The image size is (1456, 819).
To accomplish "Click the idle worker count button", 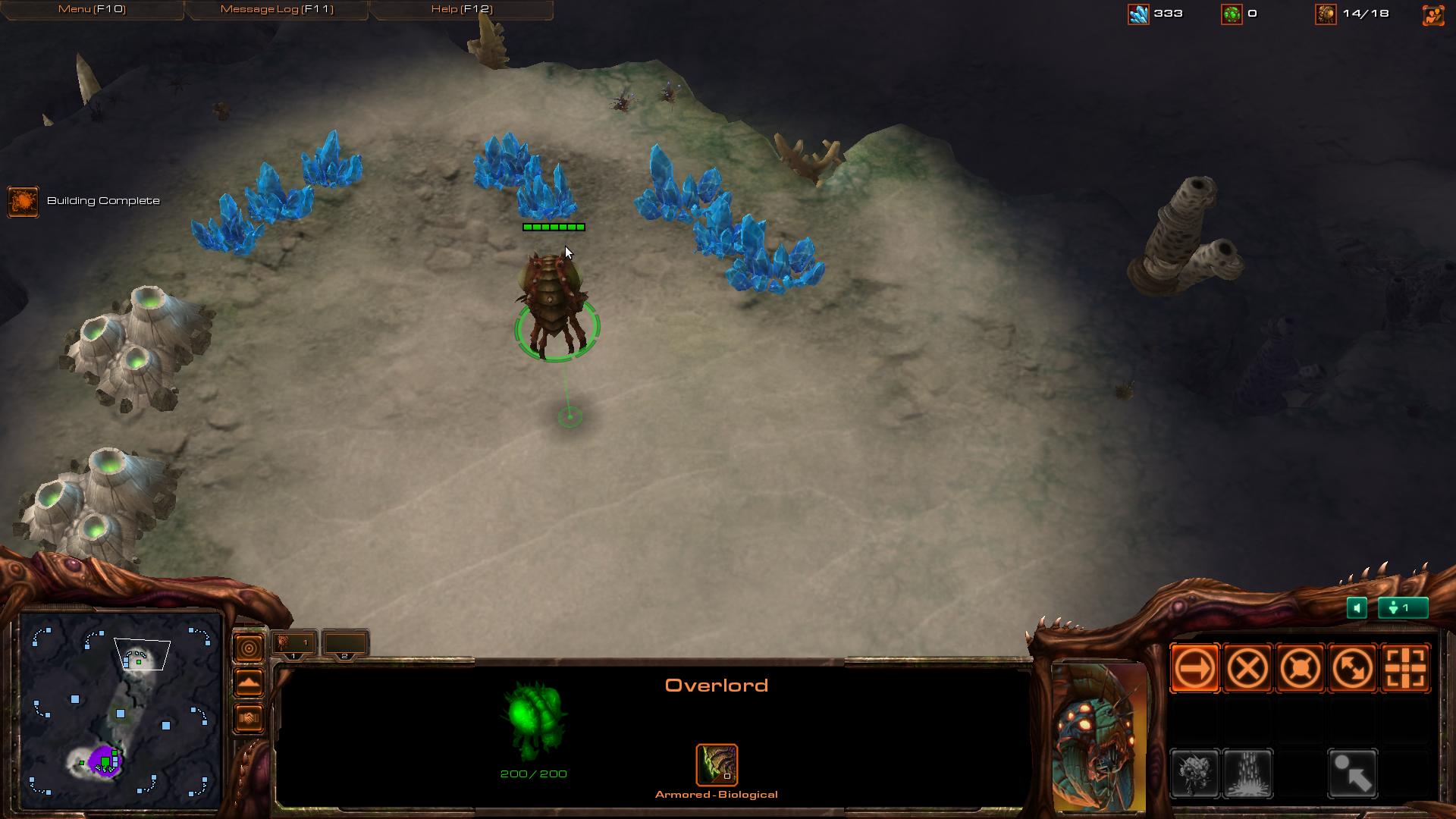I will tap(1403, 607).
